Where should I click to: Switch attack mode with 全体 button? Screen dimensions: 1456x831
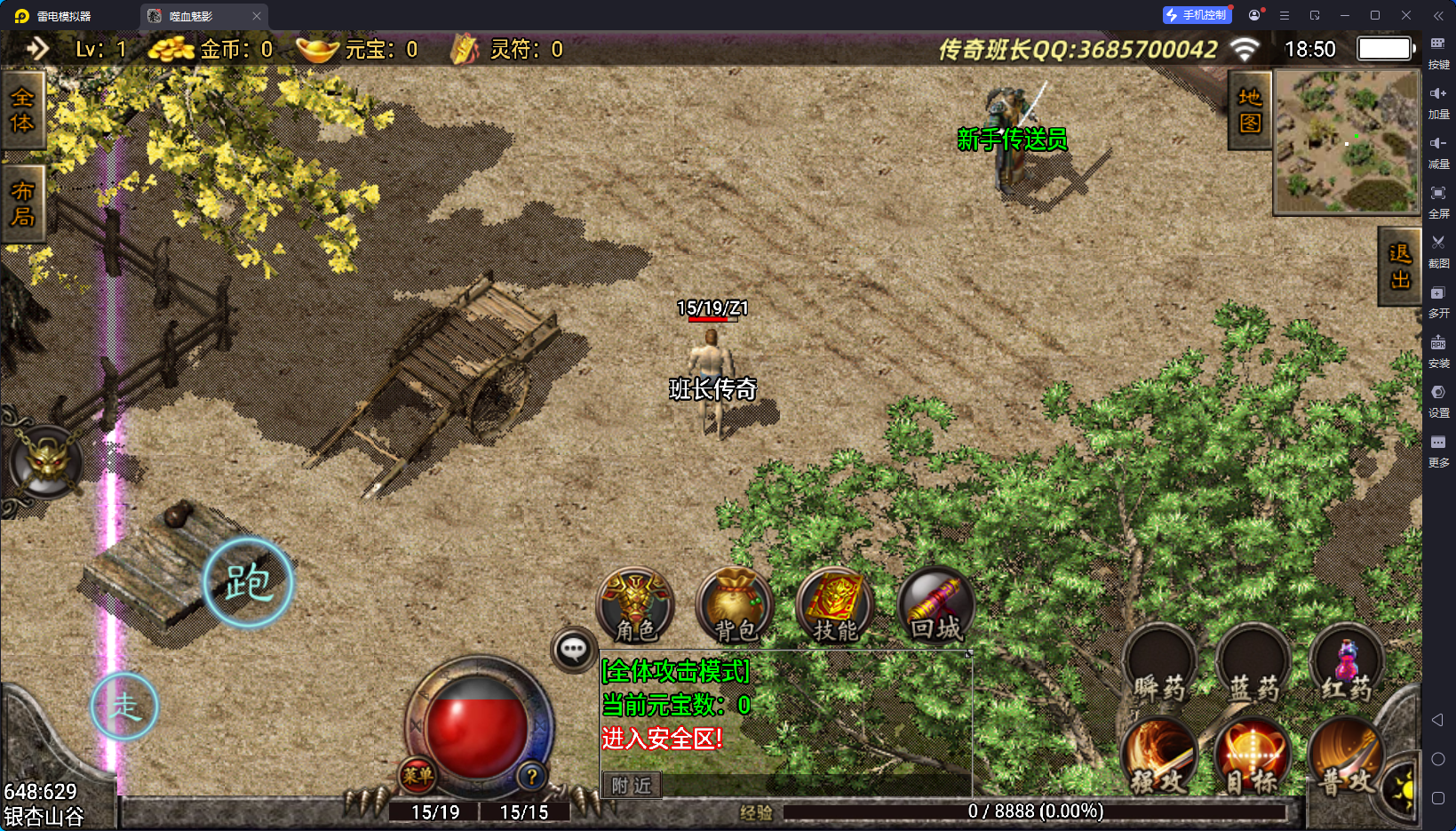click(x=22, y=110)
